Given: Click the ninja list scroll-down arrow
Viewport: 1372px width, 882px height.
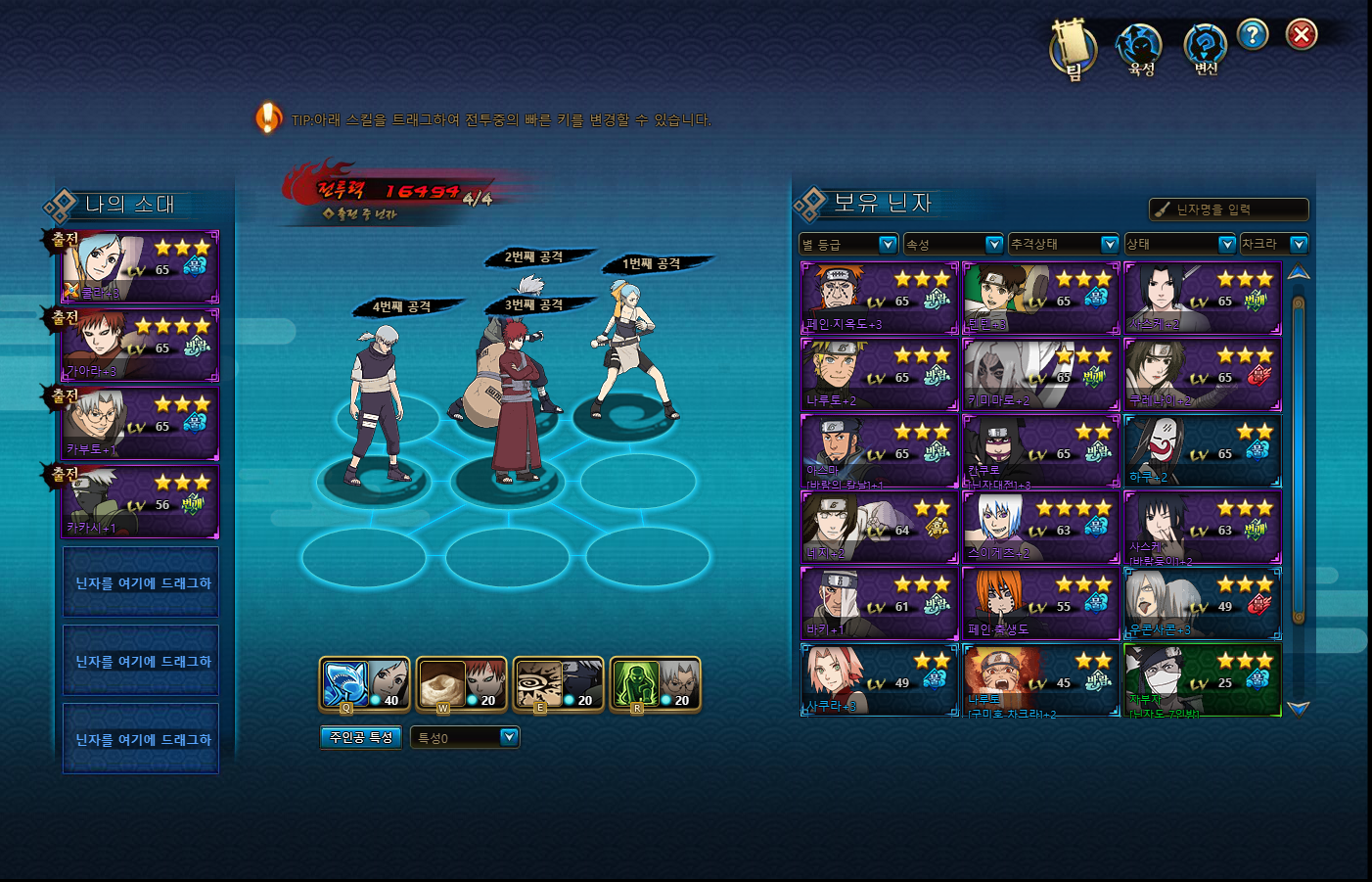Looking at the screenshot, I should click(1298, 708).
